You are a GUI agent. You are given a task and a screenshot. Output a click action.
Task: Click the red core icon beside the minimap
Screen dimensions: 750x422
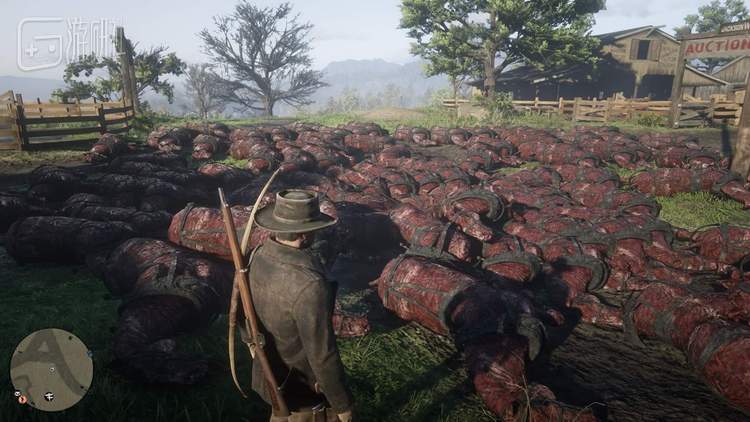[x=20, y=399]
